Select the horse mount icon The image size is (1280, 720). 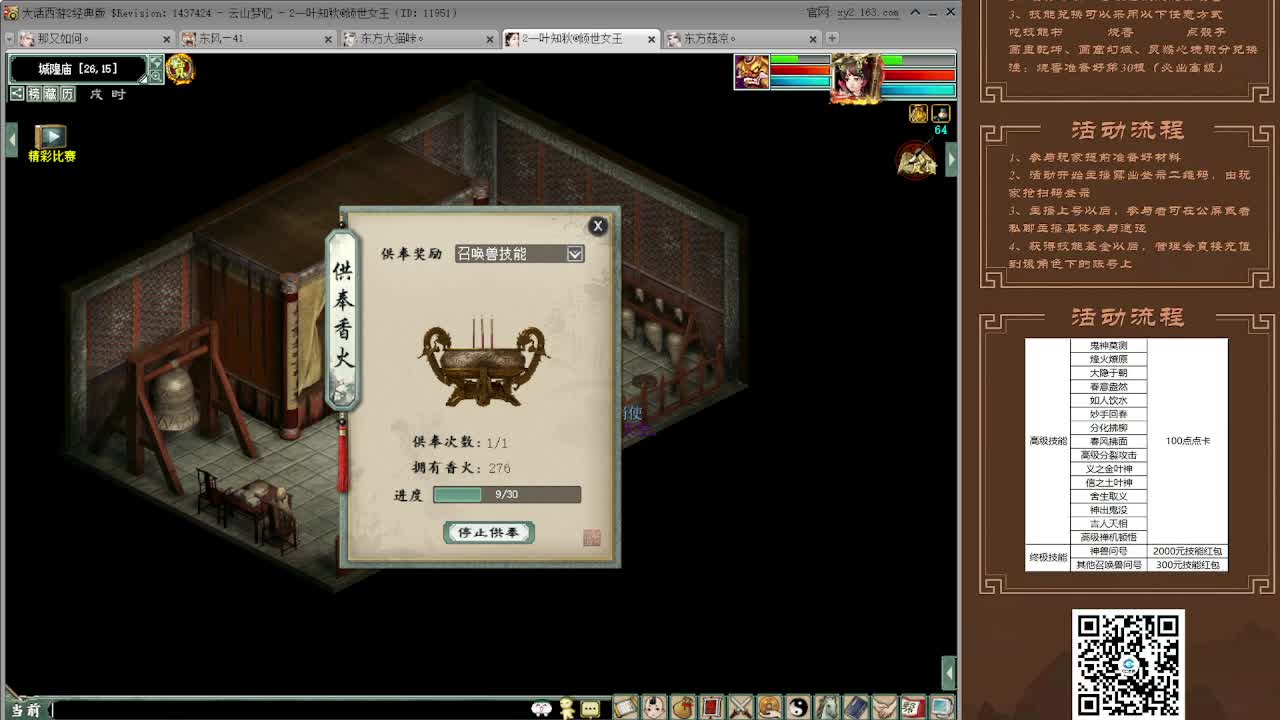pyautogui.click(x=829, y=708)
